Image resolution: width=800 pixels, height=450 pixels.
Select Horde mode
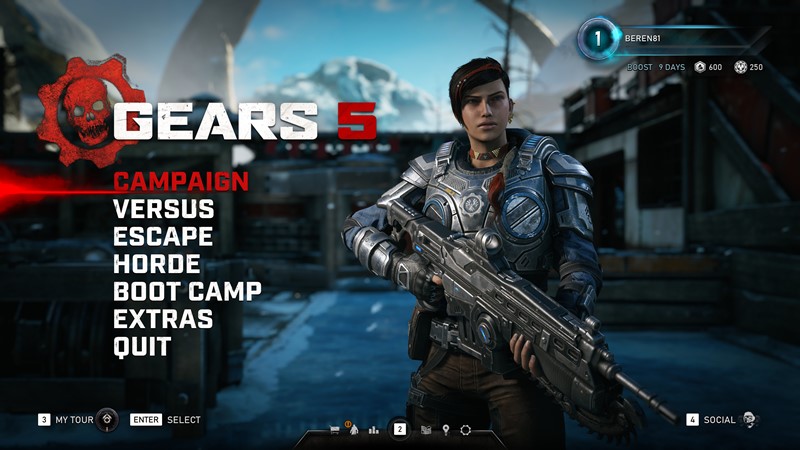[x=156, y=265]
